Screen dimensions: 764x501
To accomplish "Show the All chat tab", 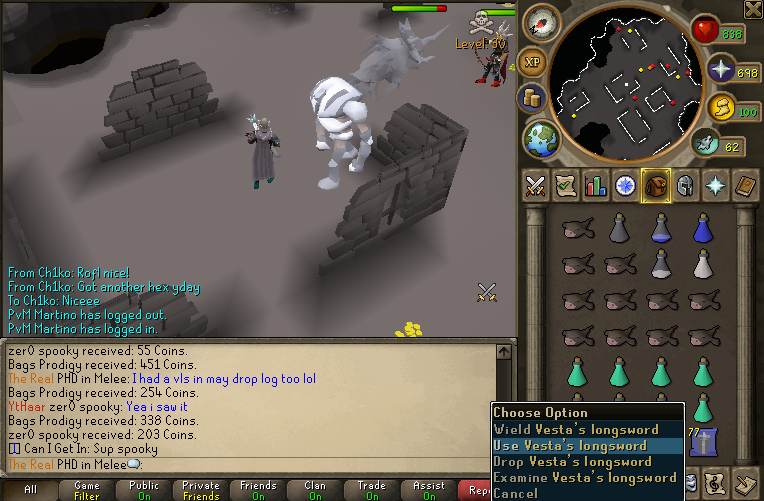I will tap(30, 490).
